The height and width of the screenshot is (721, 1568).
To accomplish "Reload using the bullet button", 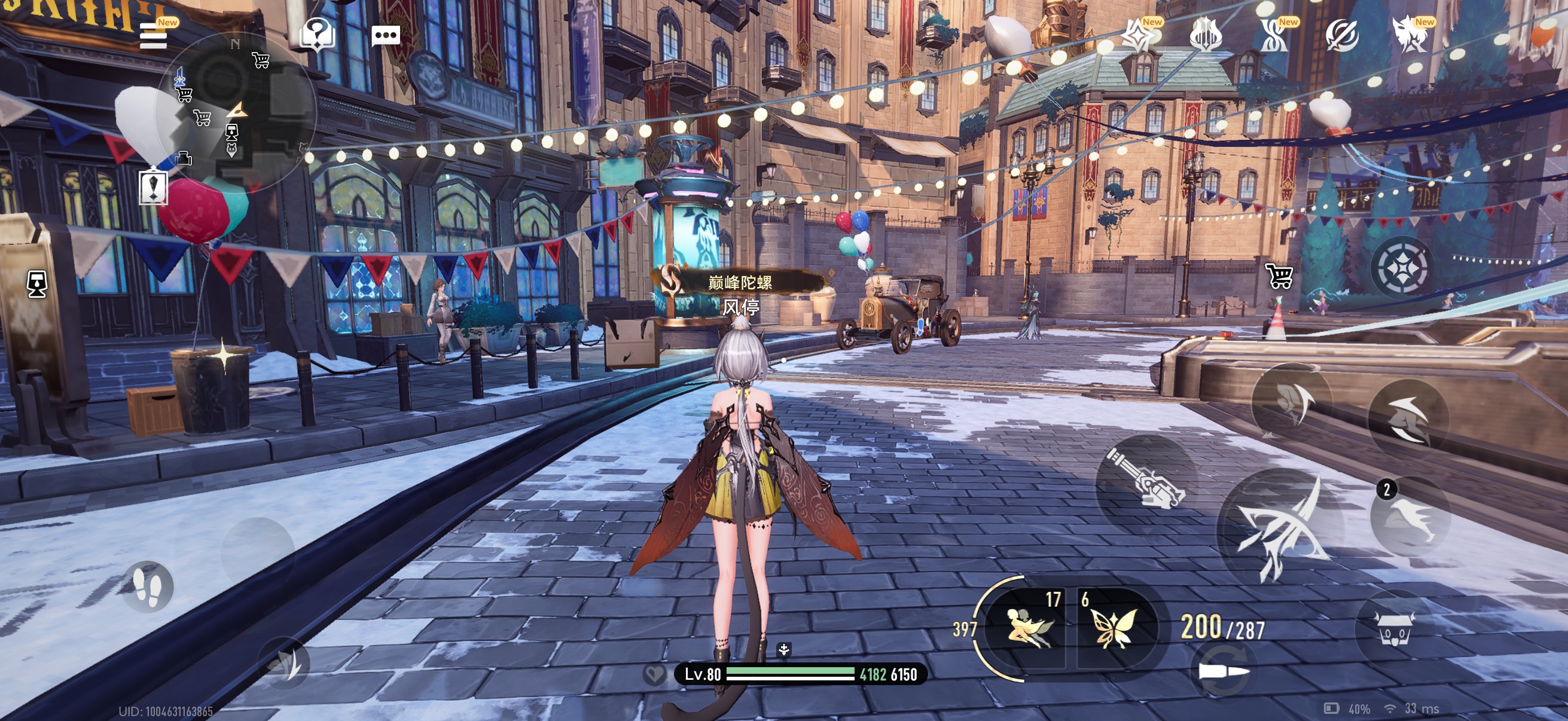I will pos(1223,673).
